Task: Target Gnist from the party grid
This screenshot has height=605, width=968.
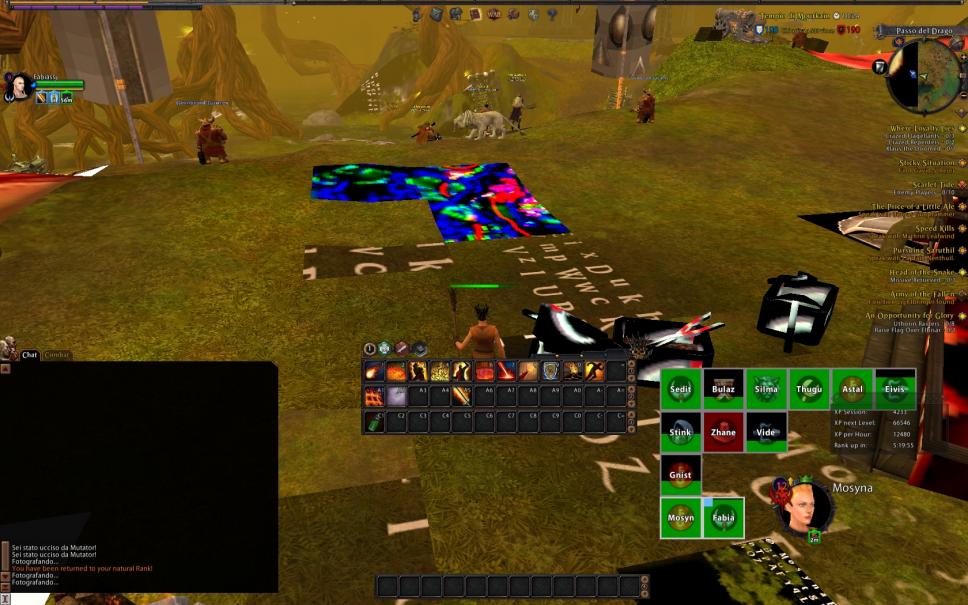Action: [x=680, y=475]
